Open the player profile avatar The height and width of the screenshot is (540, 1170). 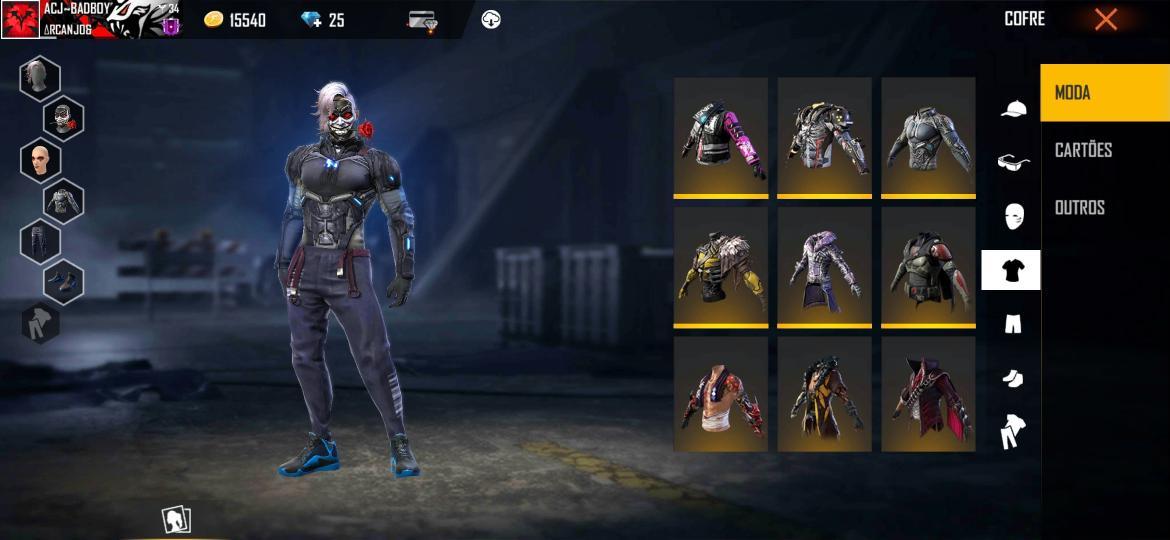click(x=20, y=20)
